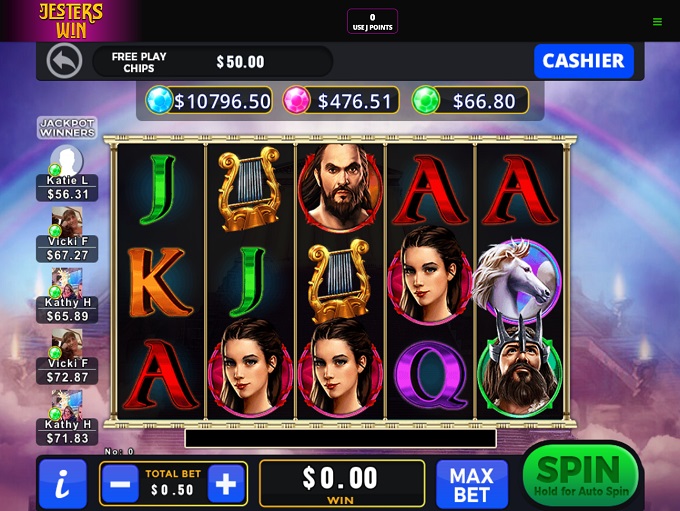Select the Max Bet button
The width and height of the screenshot is (680, 511).
click(471, 484)
